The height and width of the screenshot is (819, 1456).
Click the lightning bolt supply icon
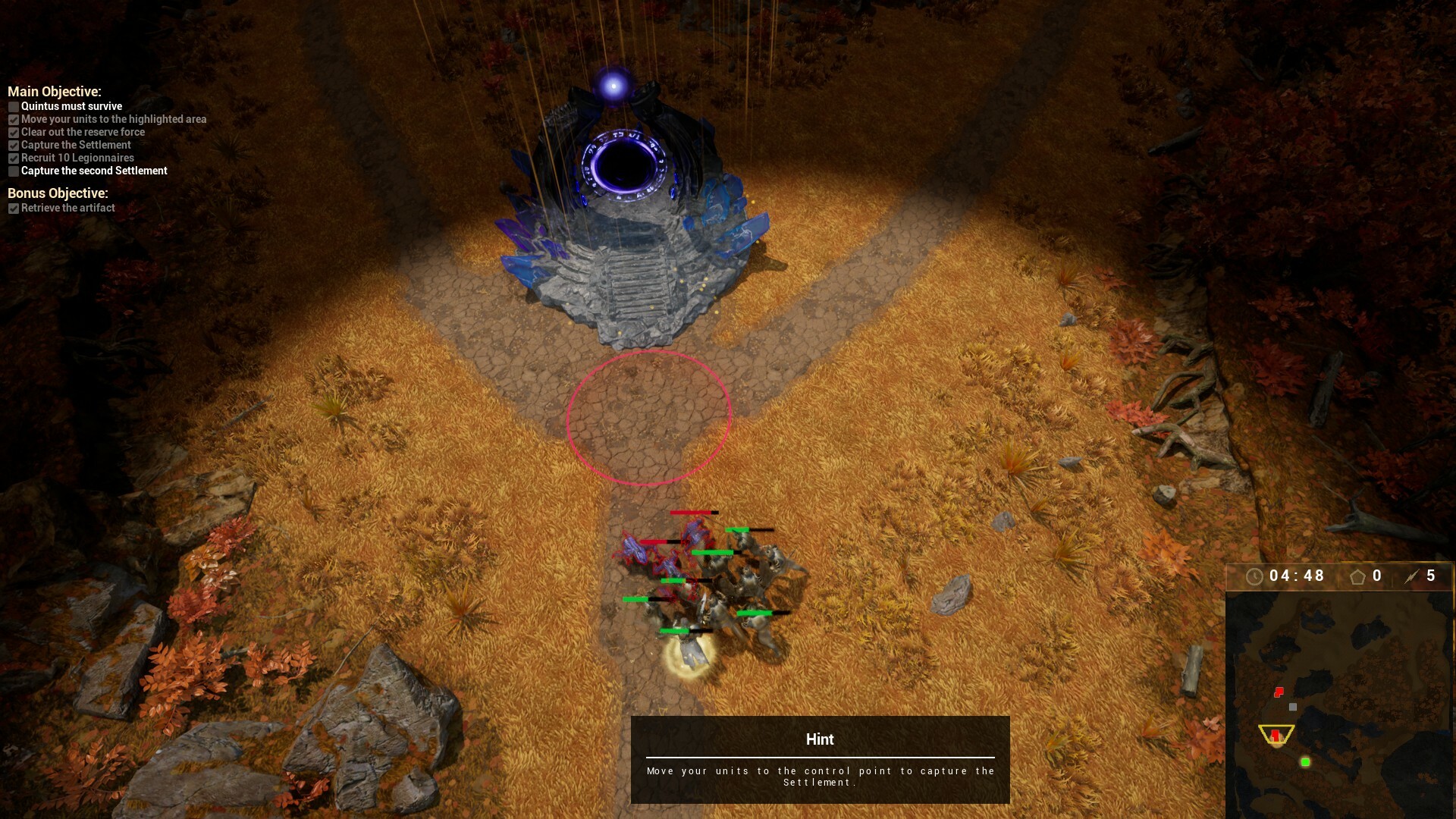pos(1410,576)
